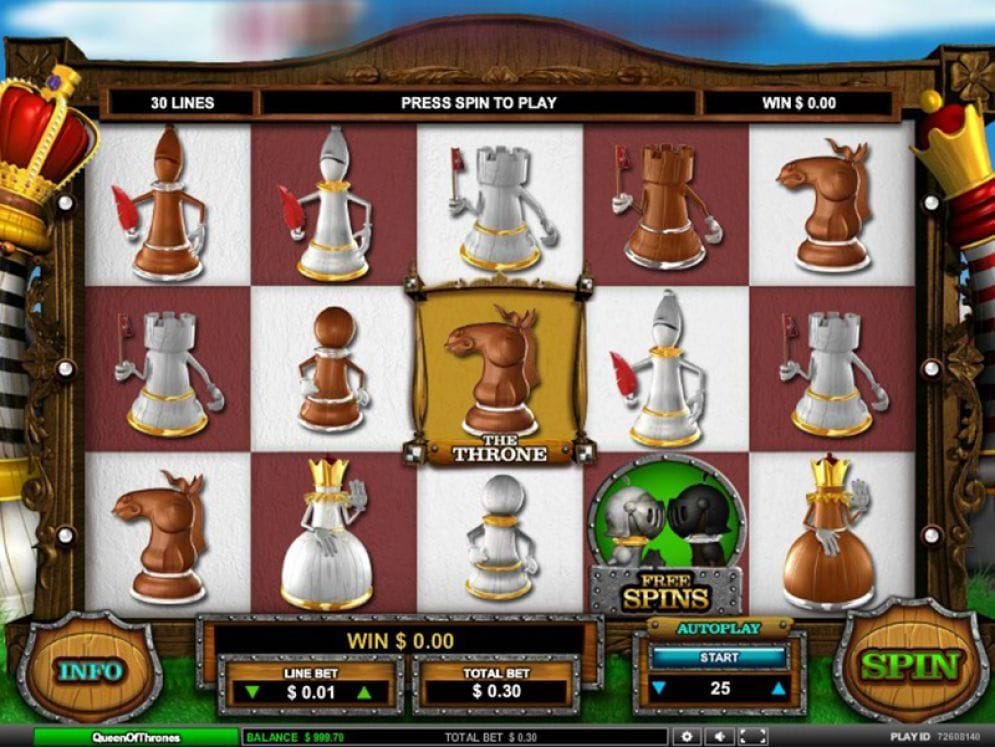Start autoplay with the START button
This screenshot has height=747, width=995.
(719, 657)
